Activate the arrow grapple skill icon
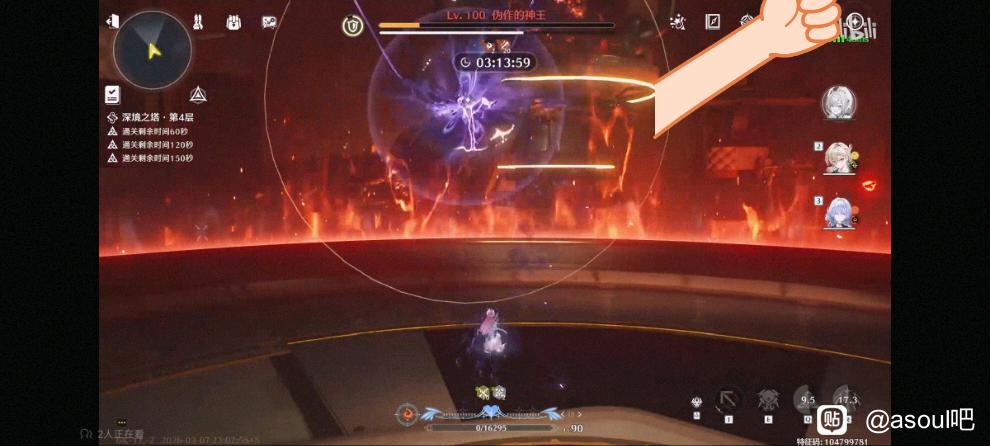Image resolution: width=990 pixels, height=446 pixels. (x=728, y=401)
